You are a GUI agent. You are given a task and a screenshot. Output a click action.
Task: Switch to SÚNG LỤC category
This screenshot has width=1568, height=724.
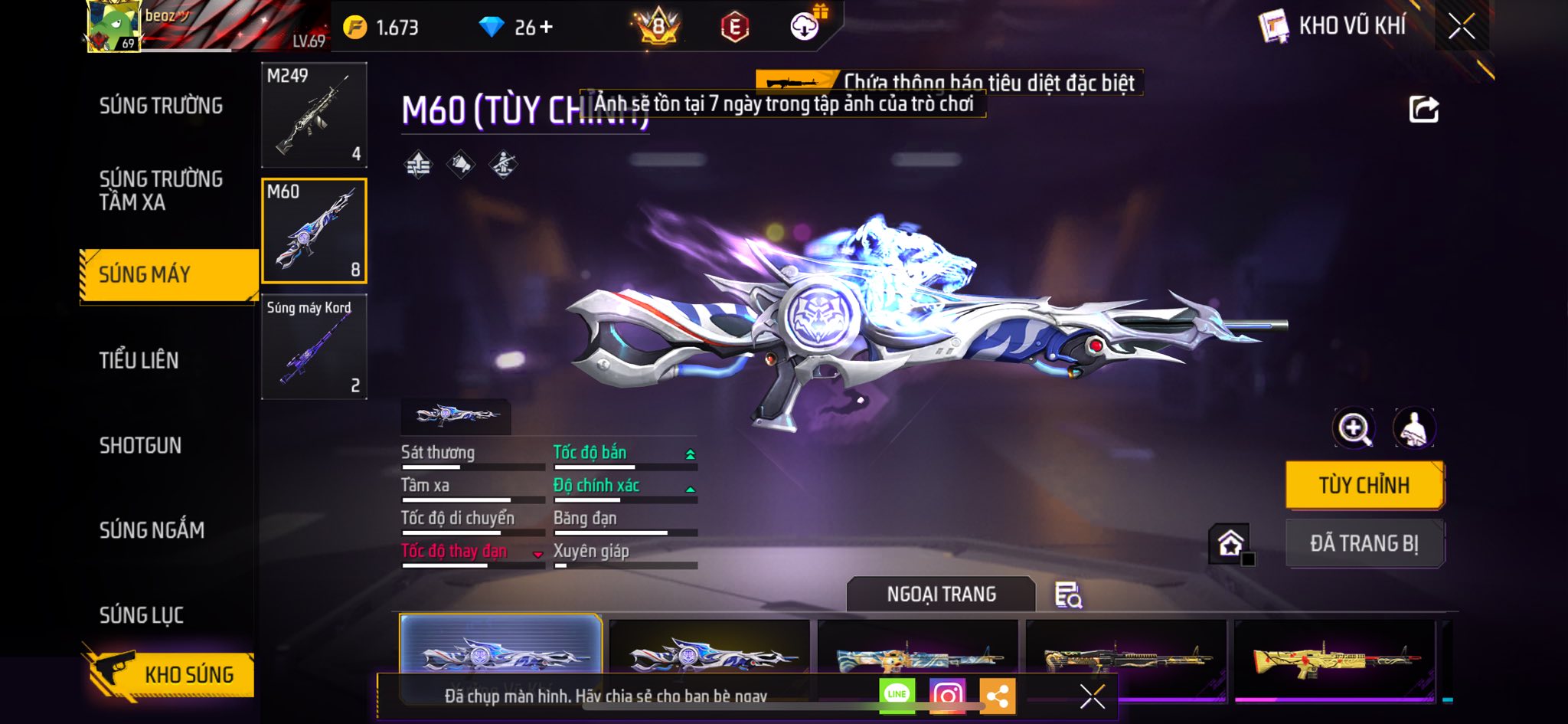(142, 615)
